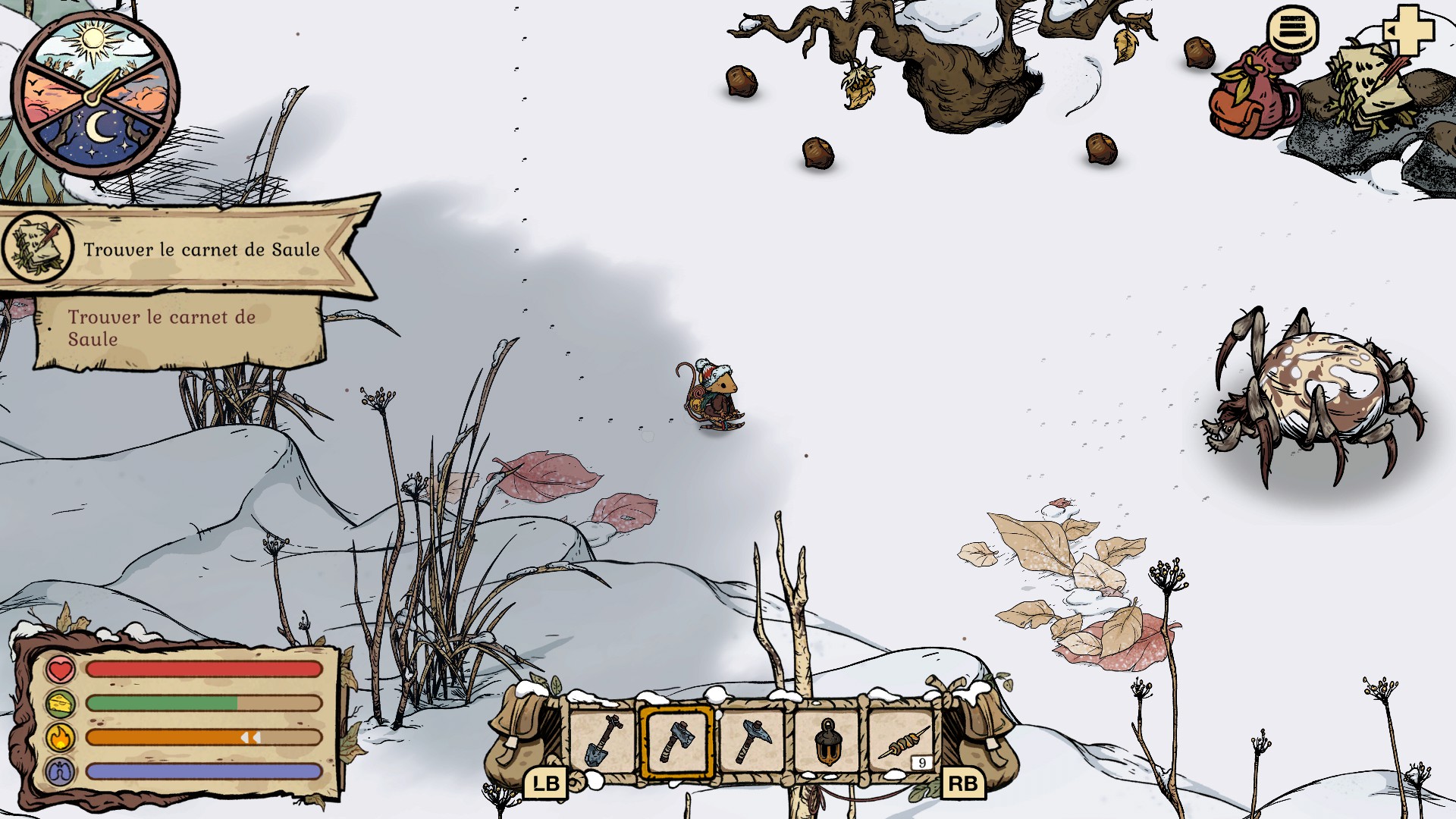This screenshot has height=819, width=1456.
Task: Equip the acorn lantern slot
Action: coord(827,741)
